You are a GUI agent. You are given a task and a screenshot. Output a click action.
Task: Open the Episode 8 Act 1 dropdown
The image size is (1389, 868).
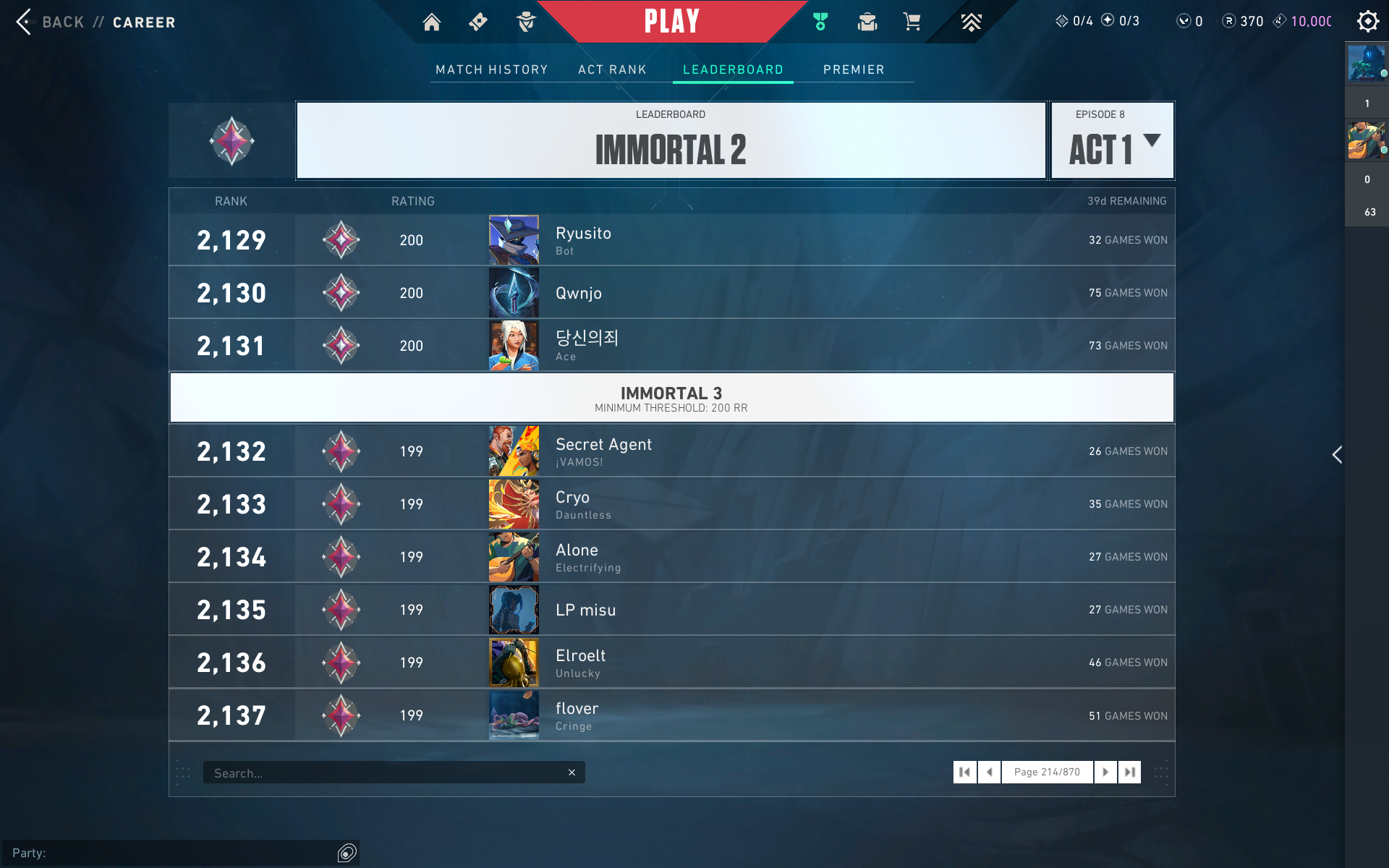coord(1112,140)
